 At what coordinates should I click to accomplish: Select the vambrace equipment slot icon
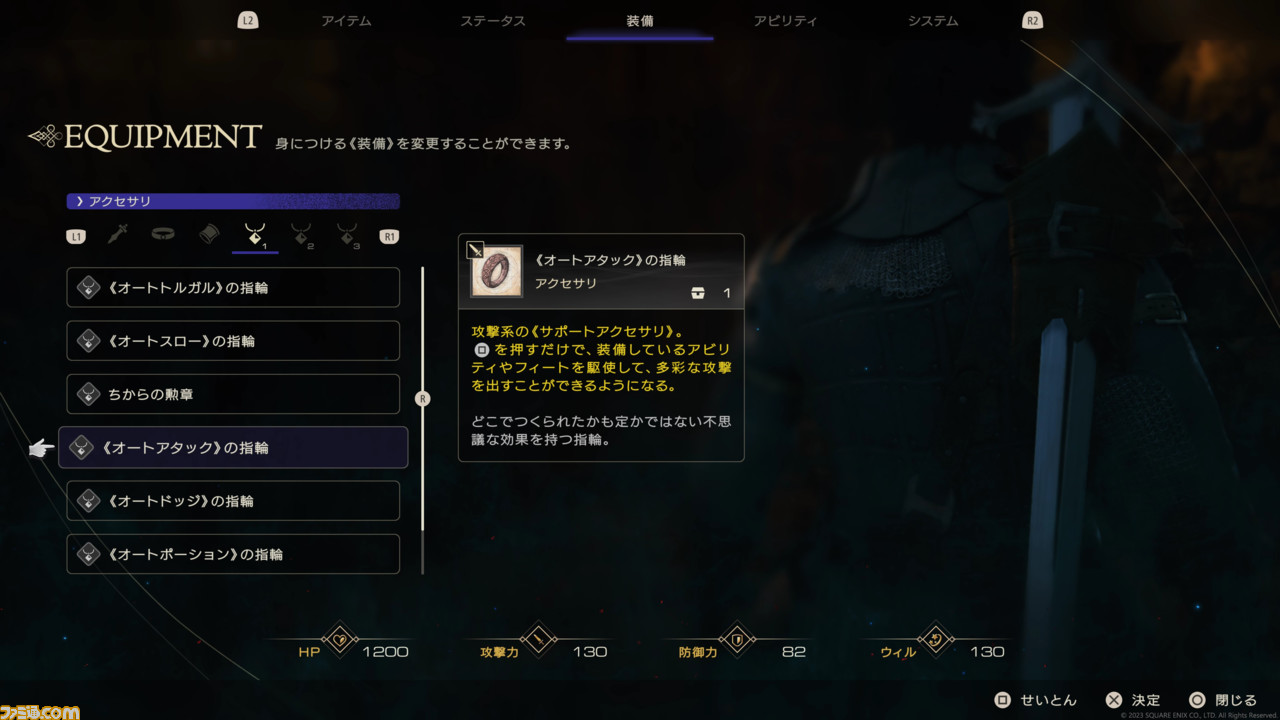pyautogui.click(x=209, y=234)
